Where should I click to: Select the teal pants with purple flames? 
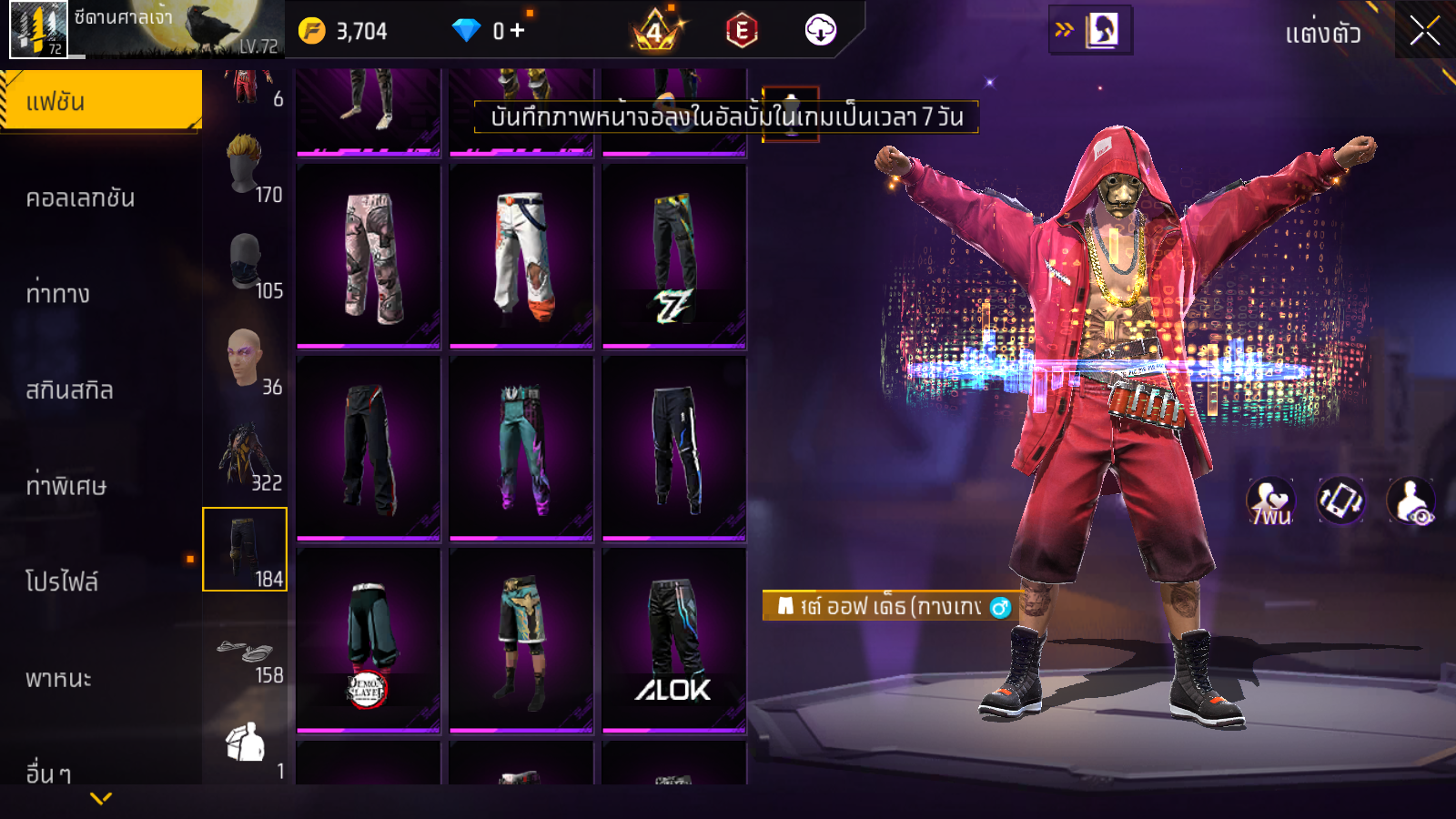521,449
